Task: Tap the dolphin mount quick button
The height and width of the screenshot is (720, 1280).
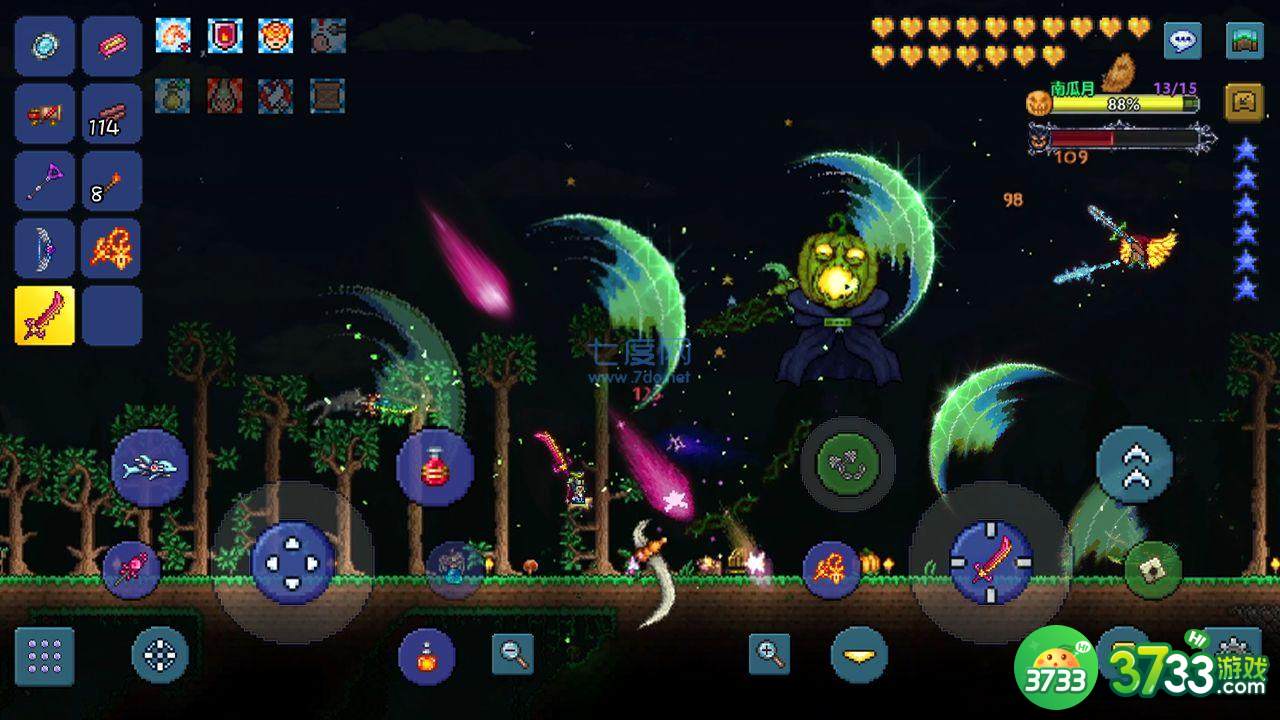Action: [x=150, y=467]
